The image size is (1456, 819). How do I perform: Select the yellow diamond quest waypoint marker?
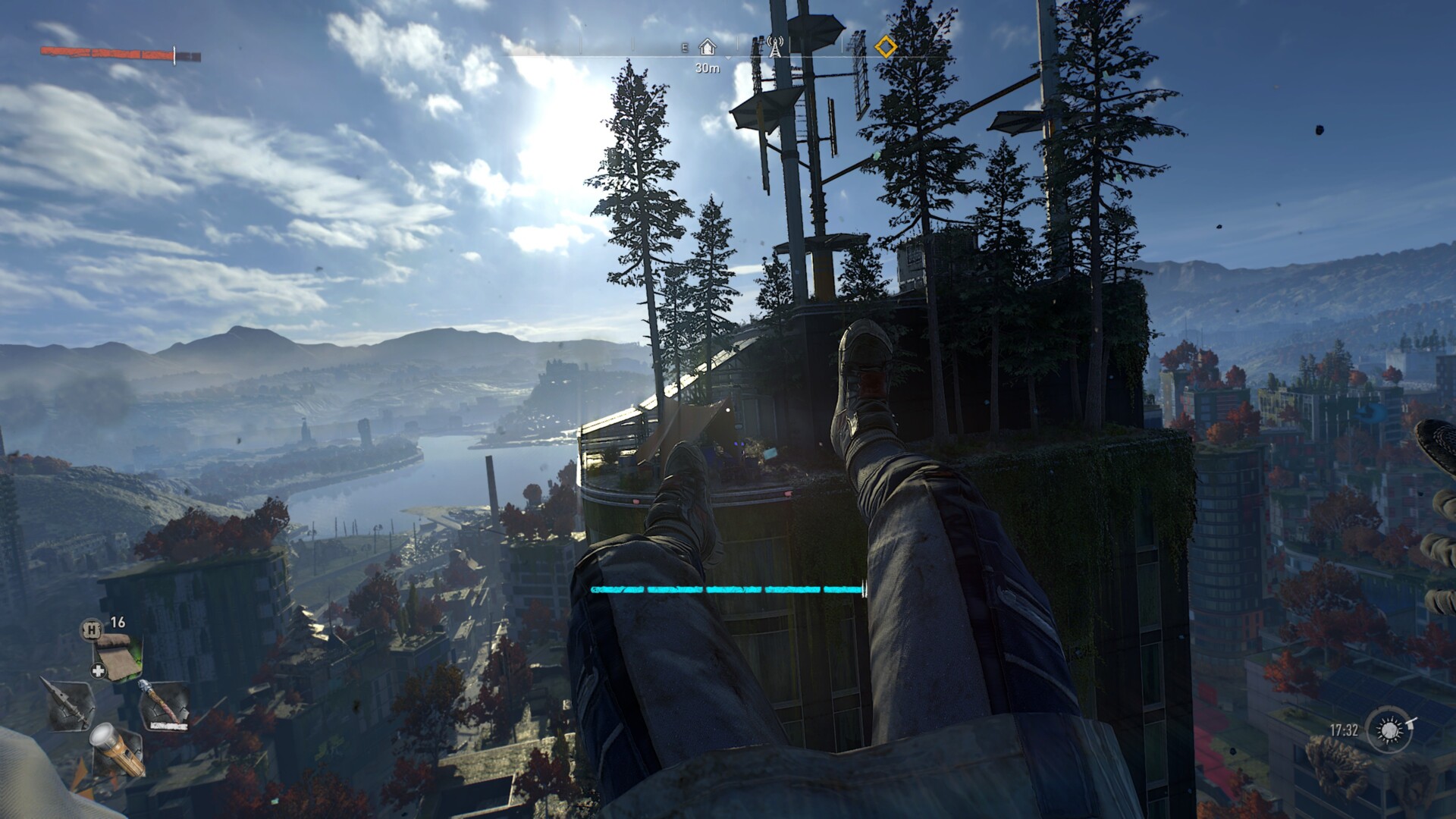(x=886, y=45)
